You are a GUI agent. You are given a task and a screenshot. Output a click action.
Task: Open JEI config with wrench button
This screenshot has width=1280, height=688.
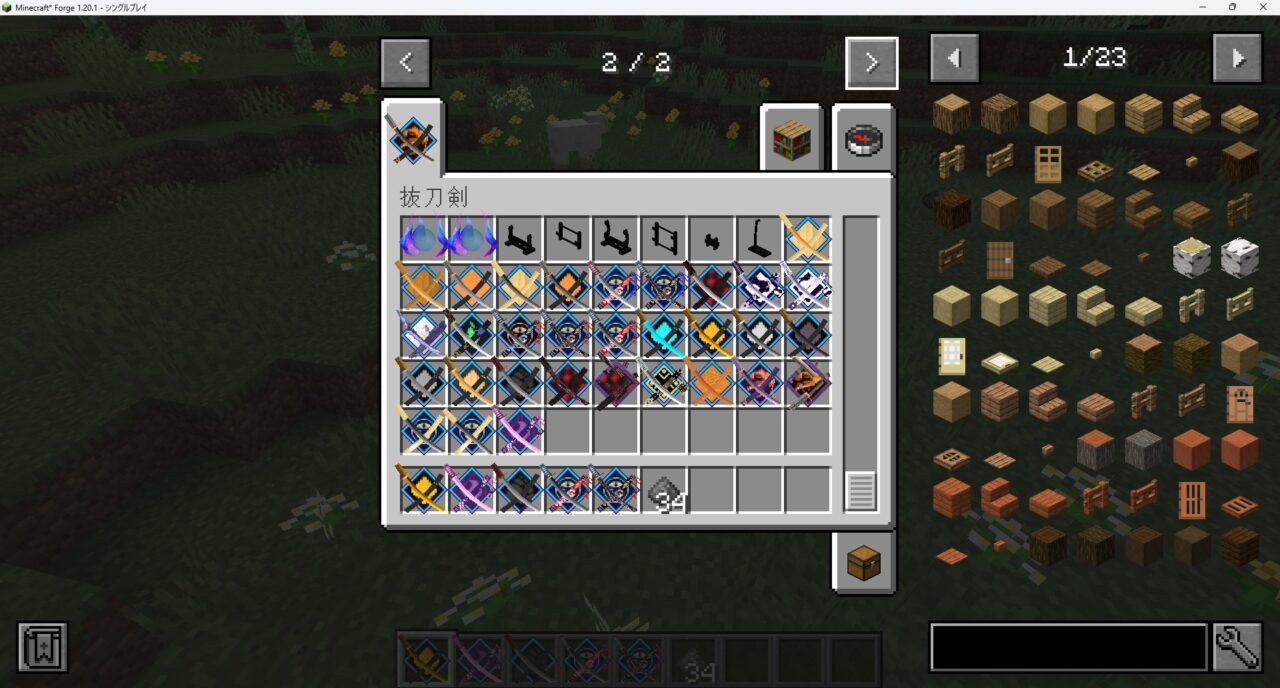tap(1237, 648)
